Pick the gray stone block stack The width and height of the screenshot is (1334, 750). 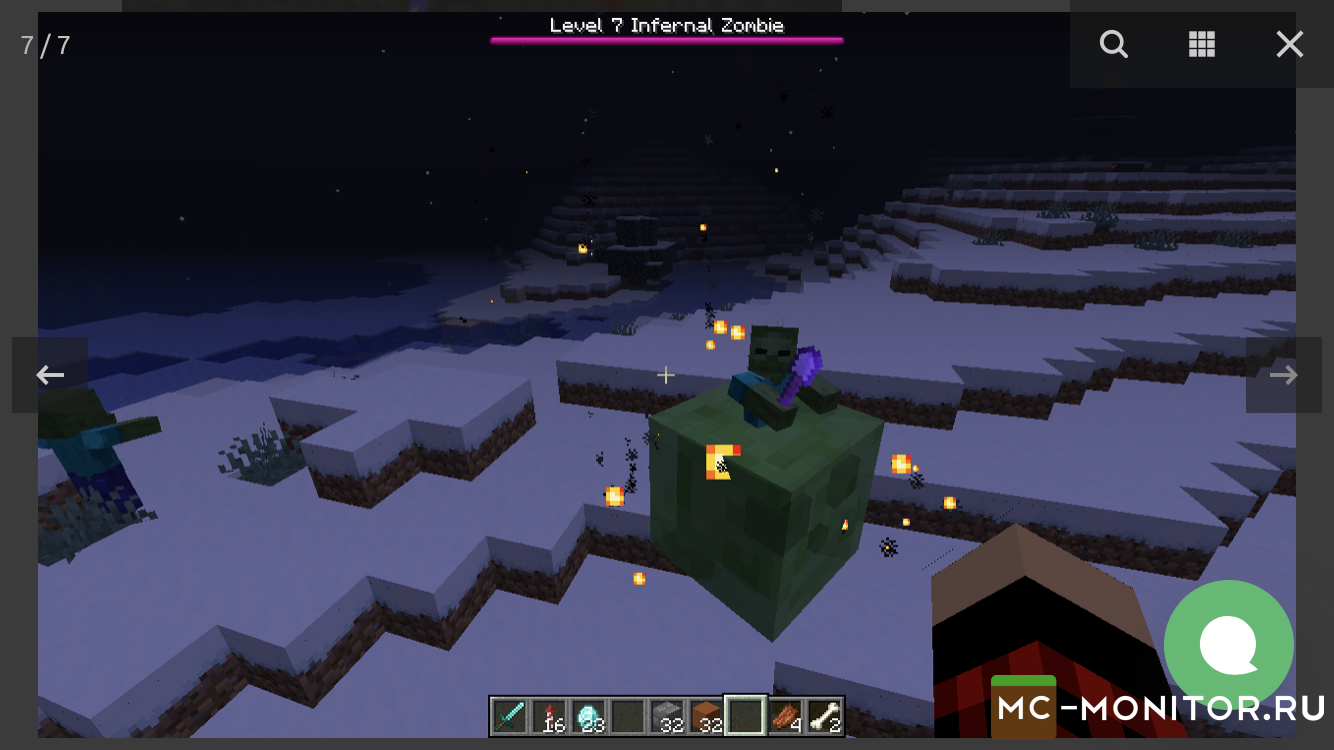point(667,716)
